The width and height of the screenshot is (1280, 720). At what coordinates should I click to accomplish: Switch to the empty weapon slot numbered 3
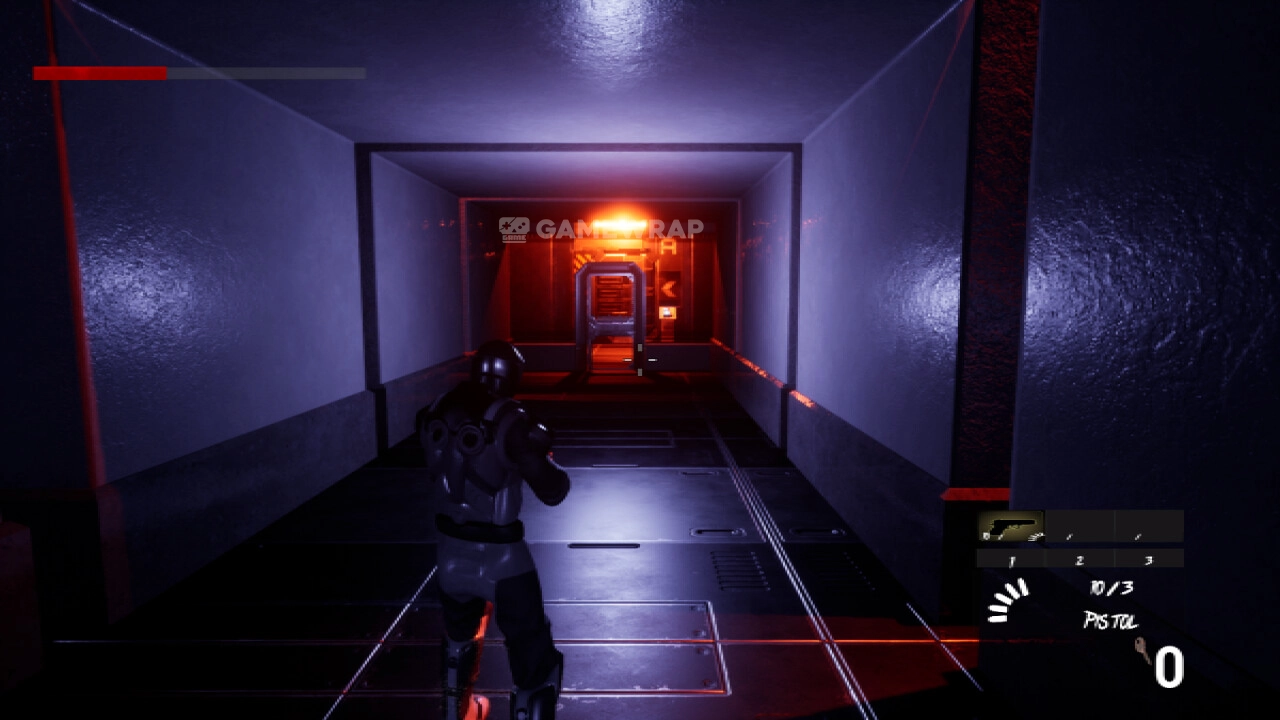1149,527
